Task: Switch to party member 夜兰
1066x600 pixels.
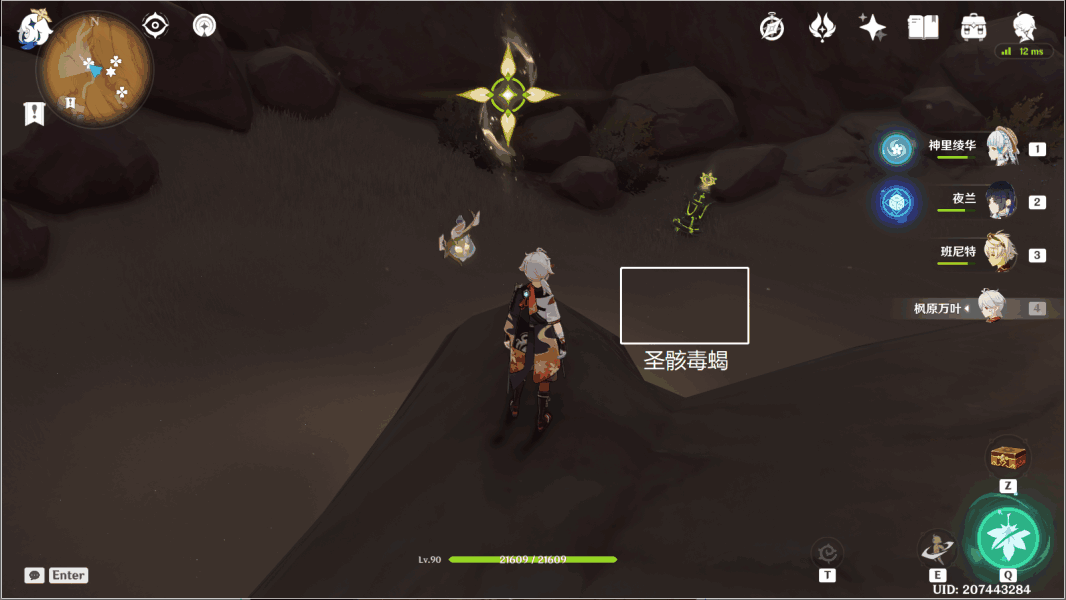Action: click(x=1001, y=202)
